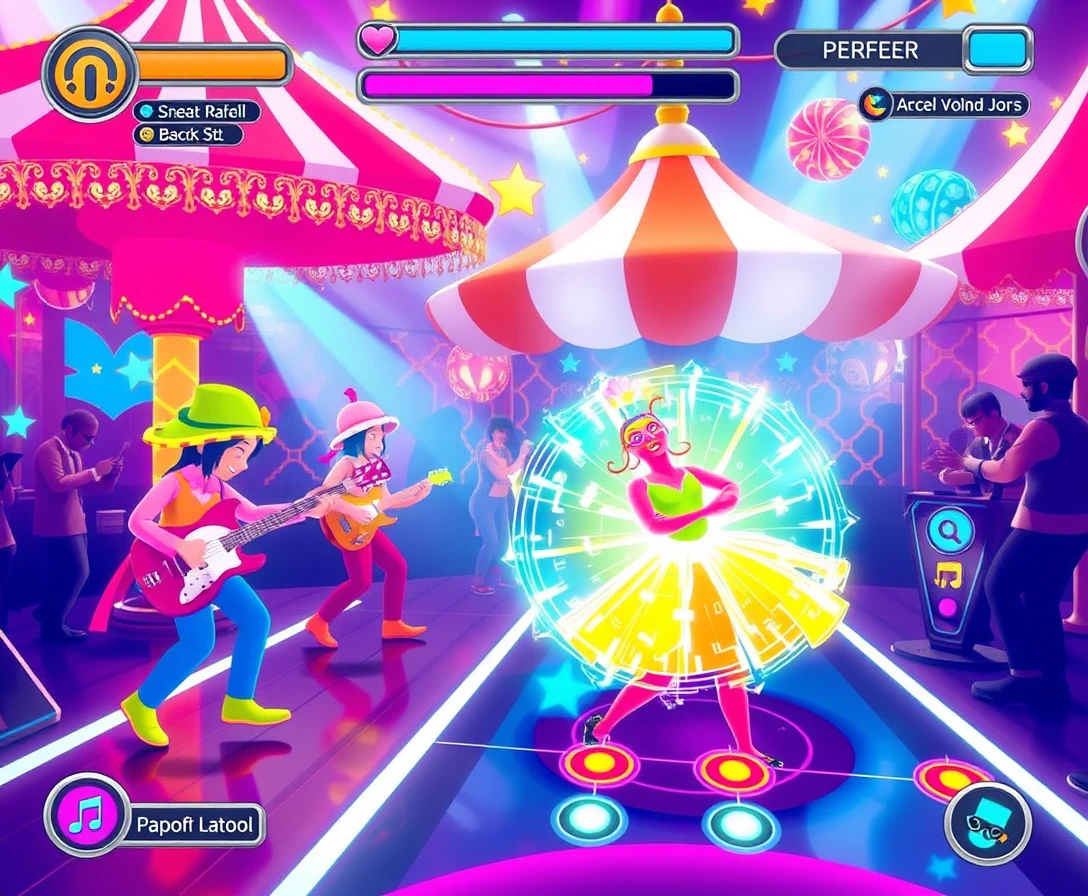This screenshot has height=896, width=1088.
Task: Select the Papoft Latool button
Action: click(x=194, y=826)
